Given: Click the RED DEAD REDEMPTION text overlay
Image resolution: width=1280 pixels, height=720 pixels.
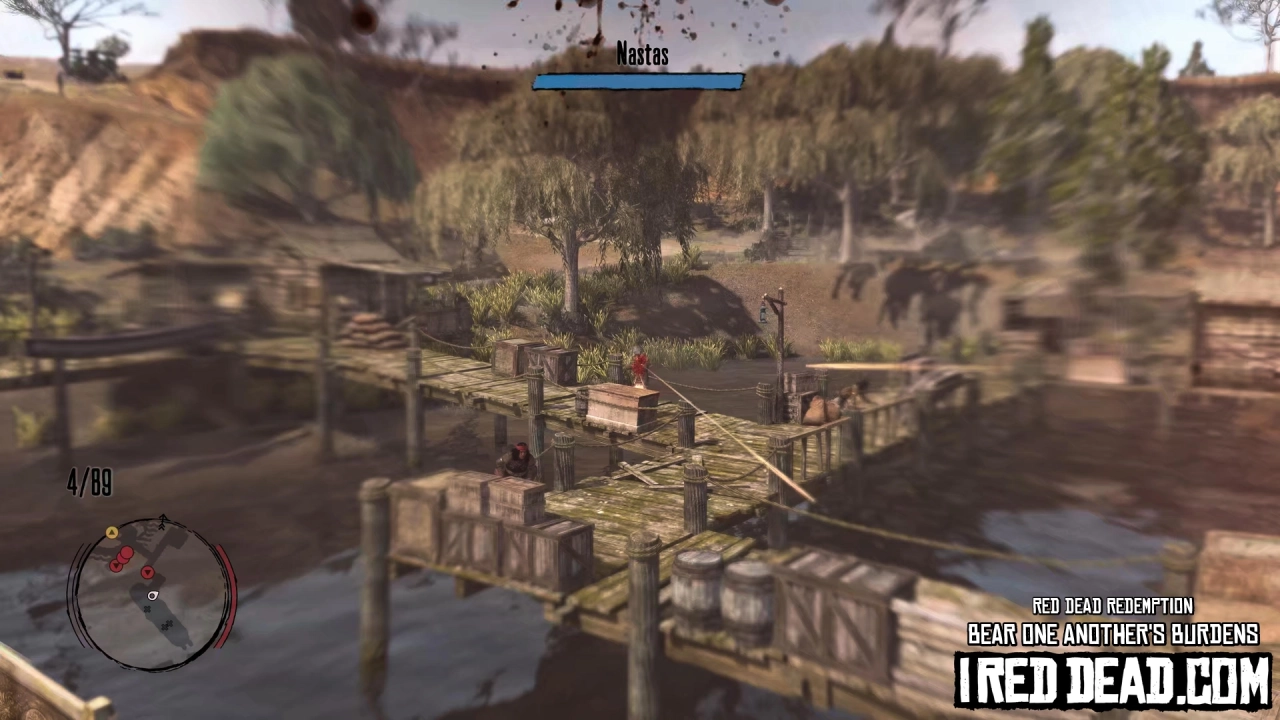Looking at the screenshot, I should pos(1112,606).
